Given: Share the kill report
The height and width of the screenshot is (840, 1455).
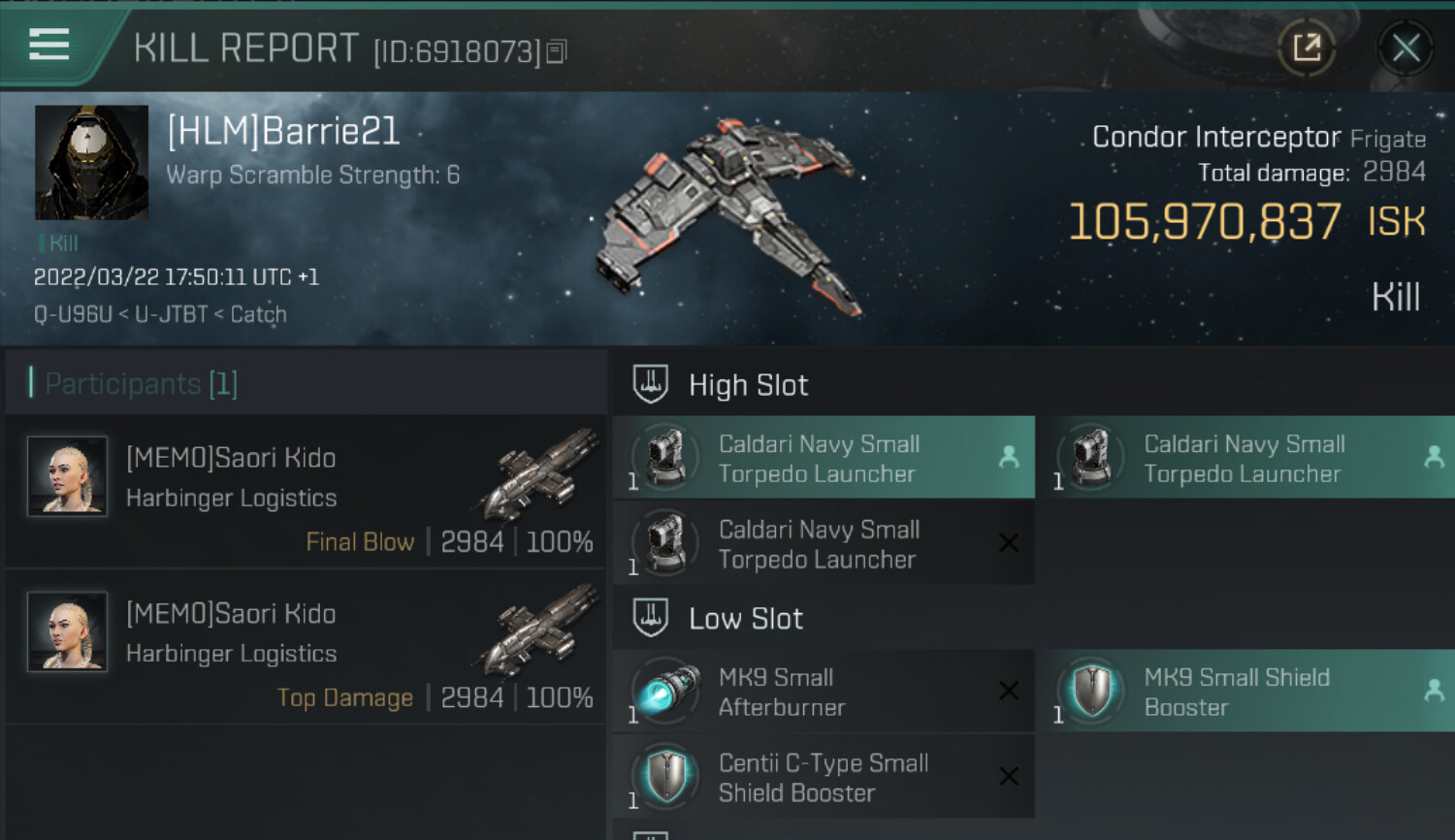Looking at the screenshot, I should coord(1307,48).
